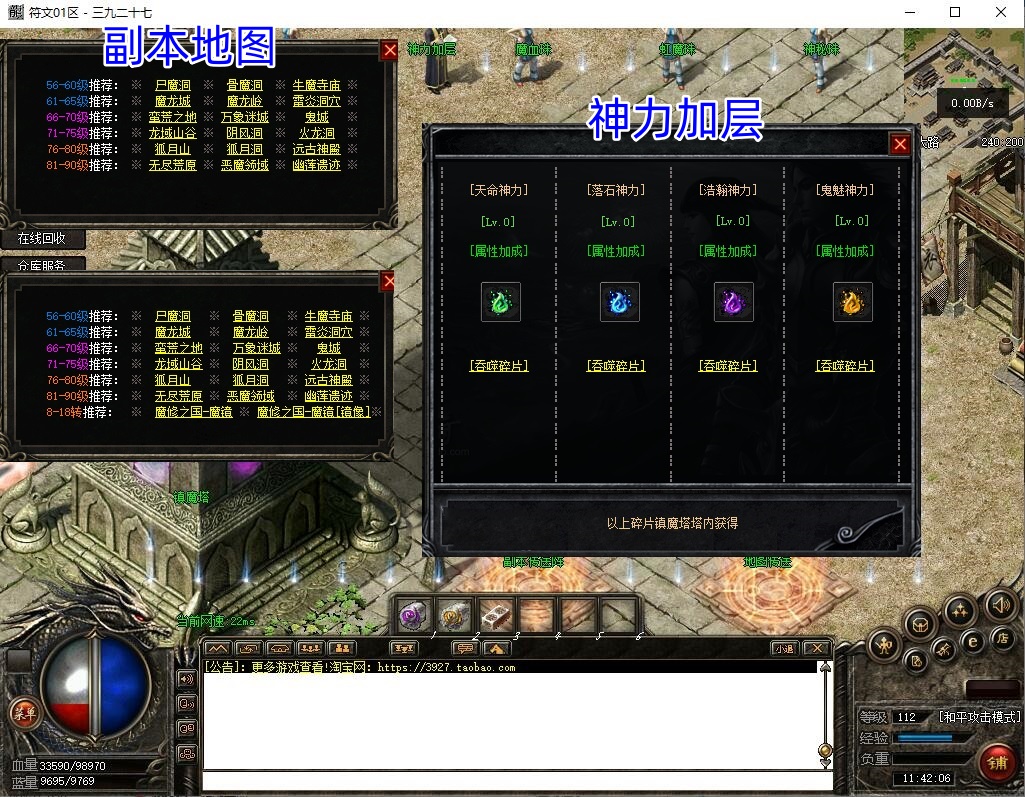Select the purple 浩瀚神力 flame icon
The width and height of the screenshot is (1025, 797).
click(x=733, y=301)
